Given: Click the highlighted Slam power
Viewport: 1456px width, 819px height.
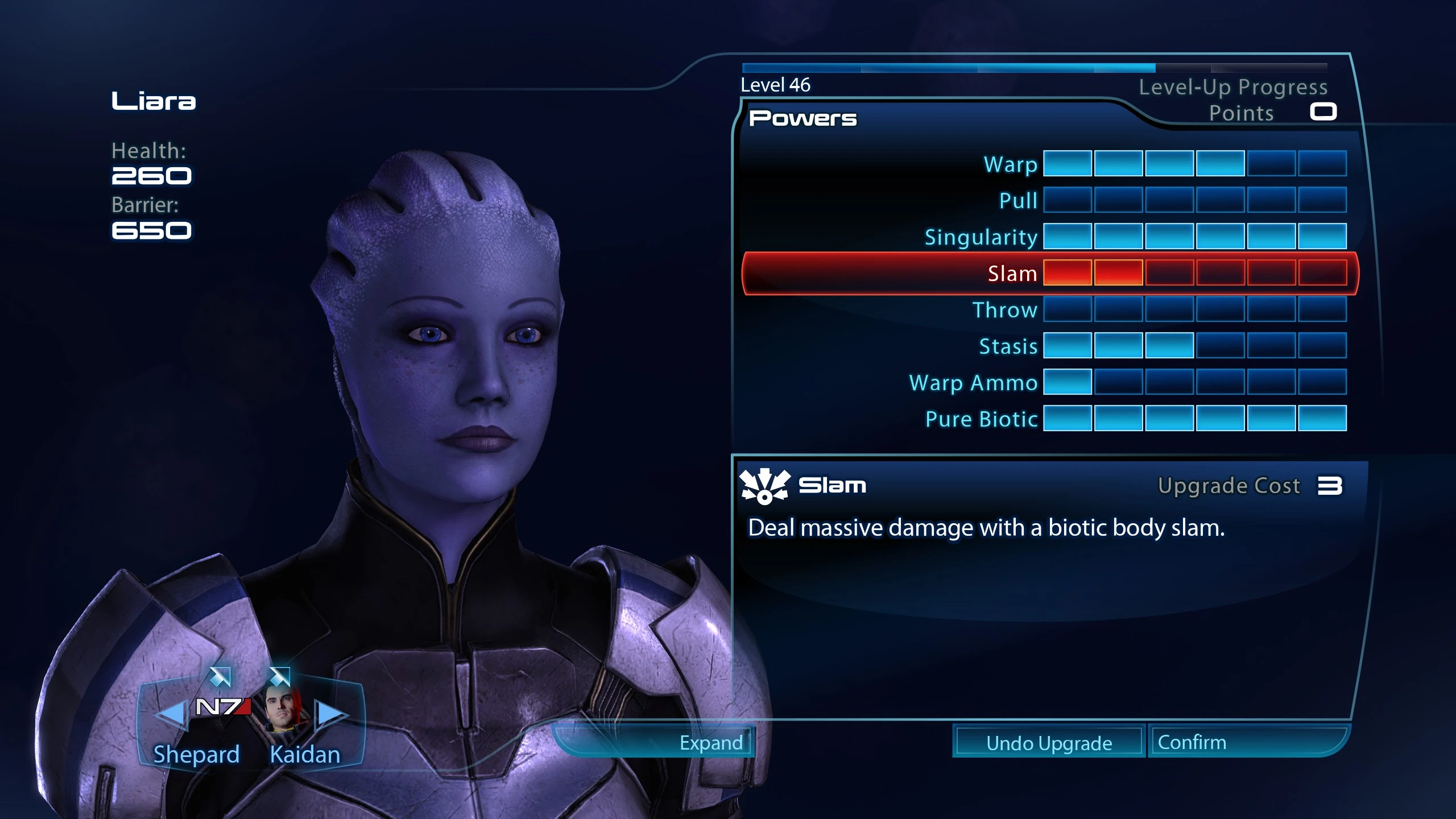Looking at the screenshot, I should coord(1012,274).
